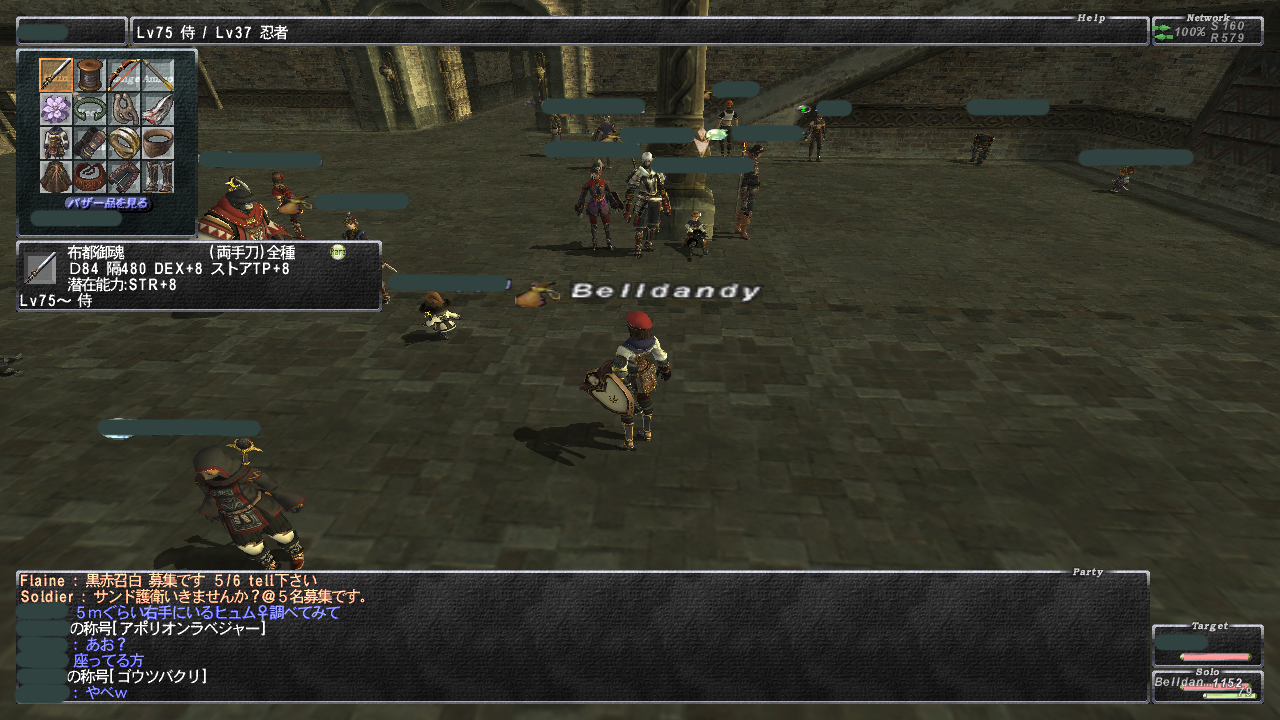Image resolution: width=1280 pixels, height=720 pixels.
Task: Select the body armor slot
Action: point(56,143)
